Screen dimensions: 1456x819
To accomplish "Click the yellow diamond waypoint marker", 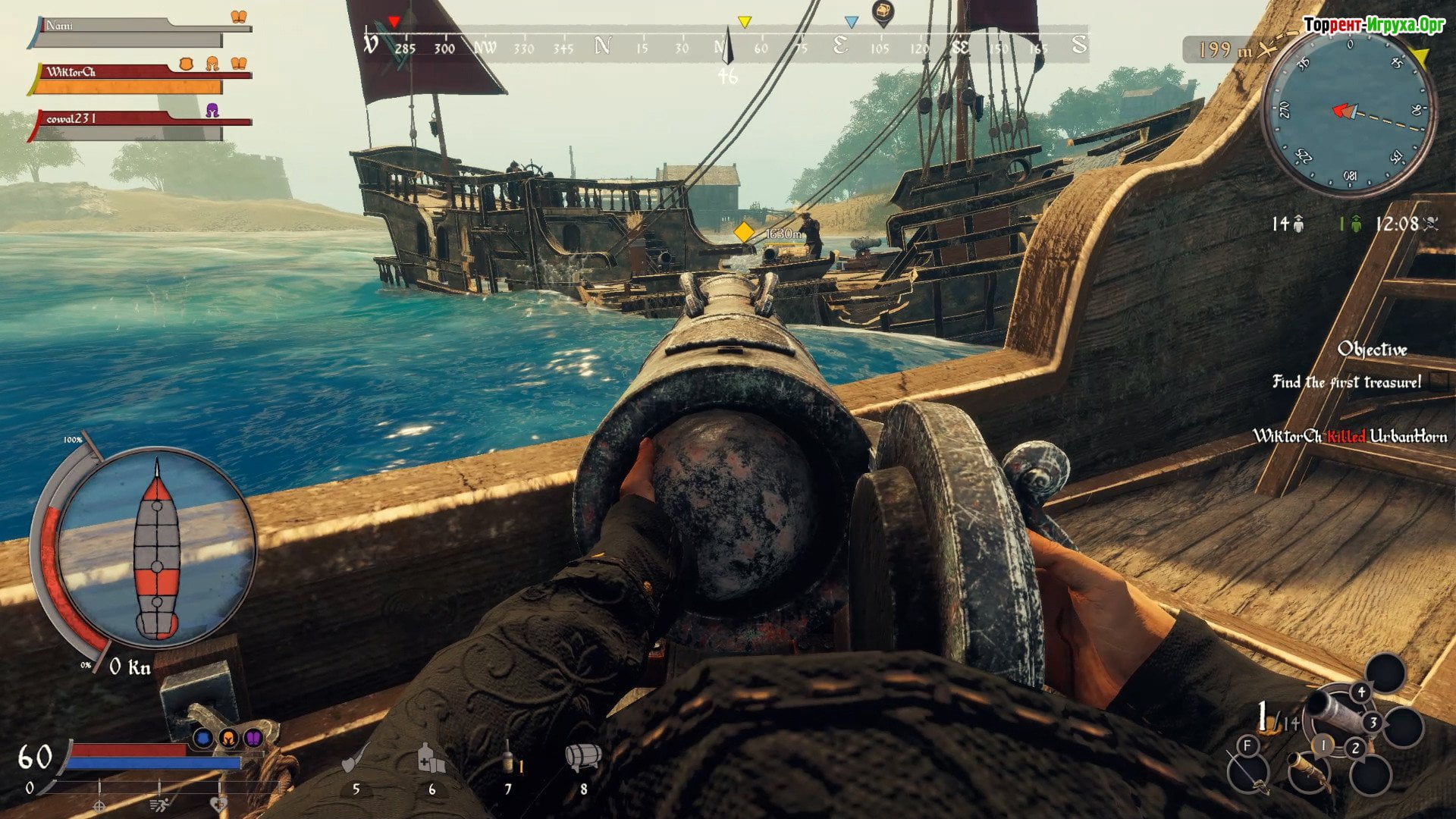I will point(744,232).
